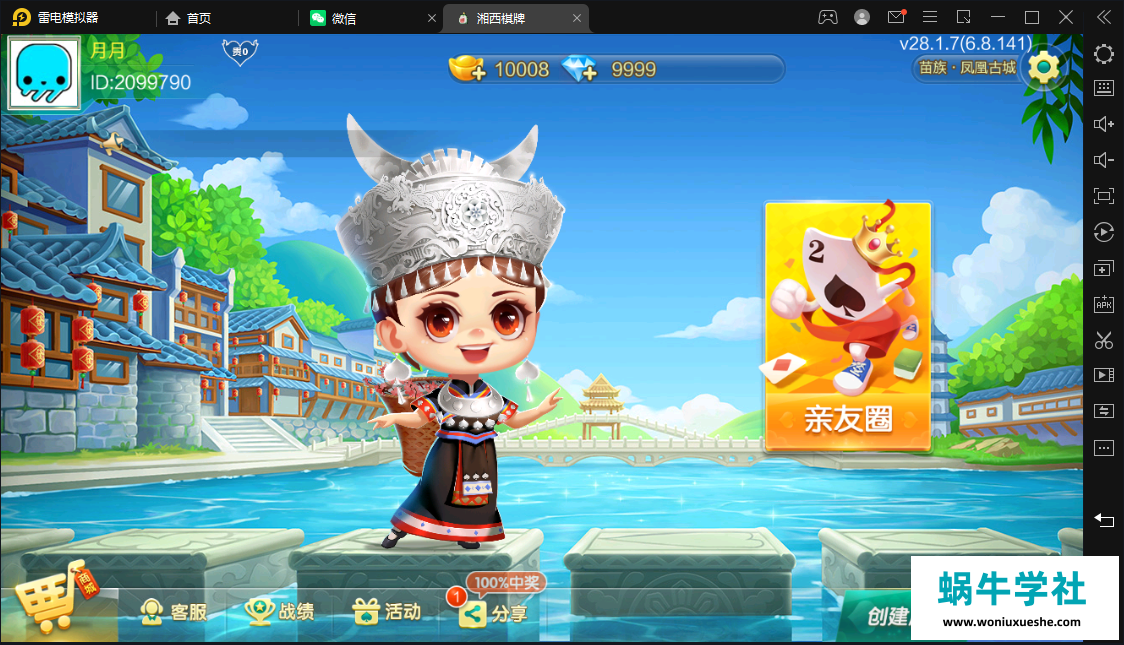Contact 客服 customer service
The width and height of the screenshot is (1124, 645).
coord(174,612)
